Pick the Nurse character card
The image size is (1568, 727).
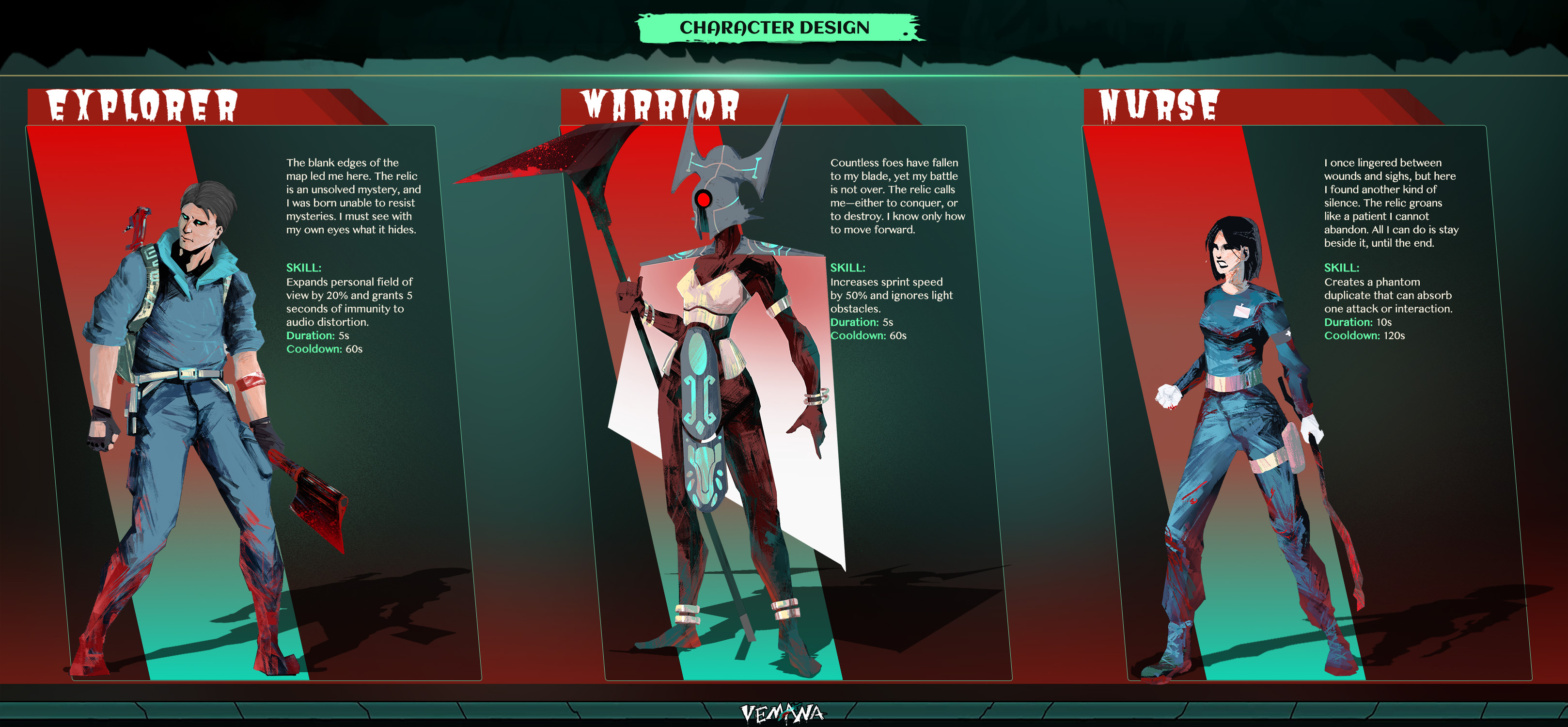pos(1306,402)
